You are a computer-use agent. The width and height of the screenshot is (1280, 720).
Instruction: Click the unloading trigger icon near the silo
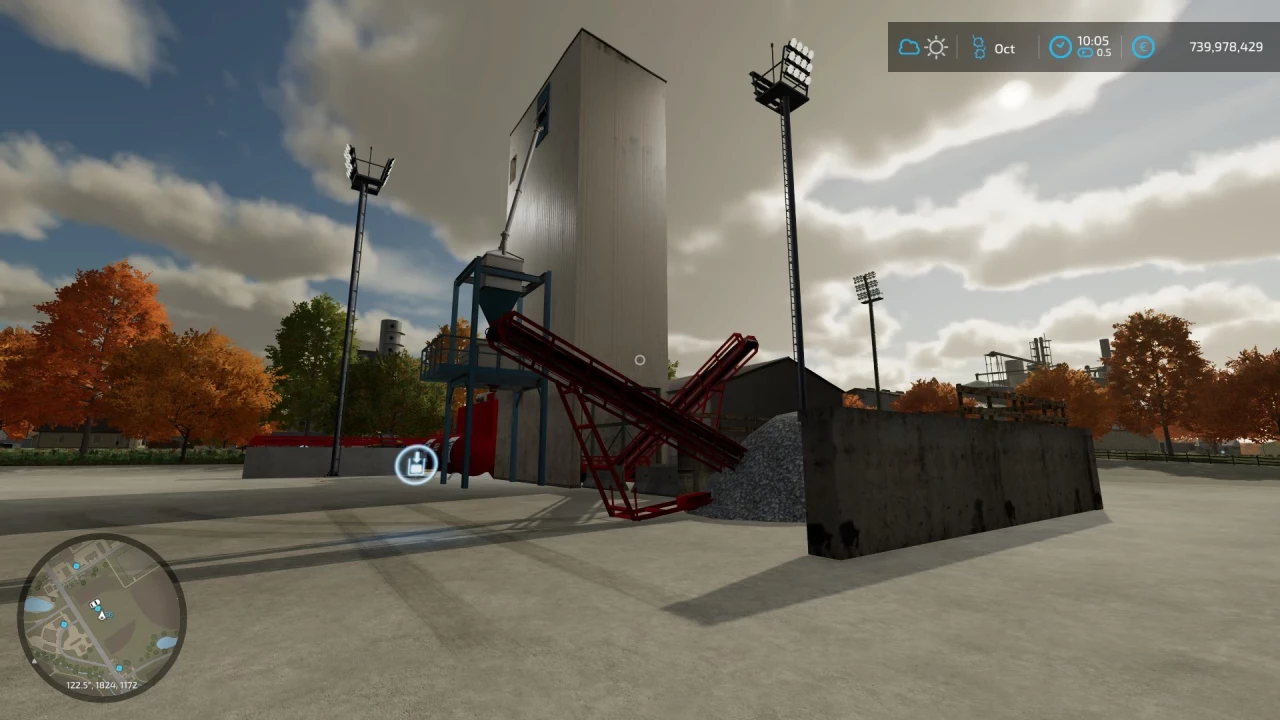(x=416, y=463)
